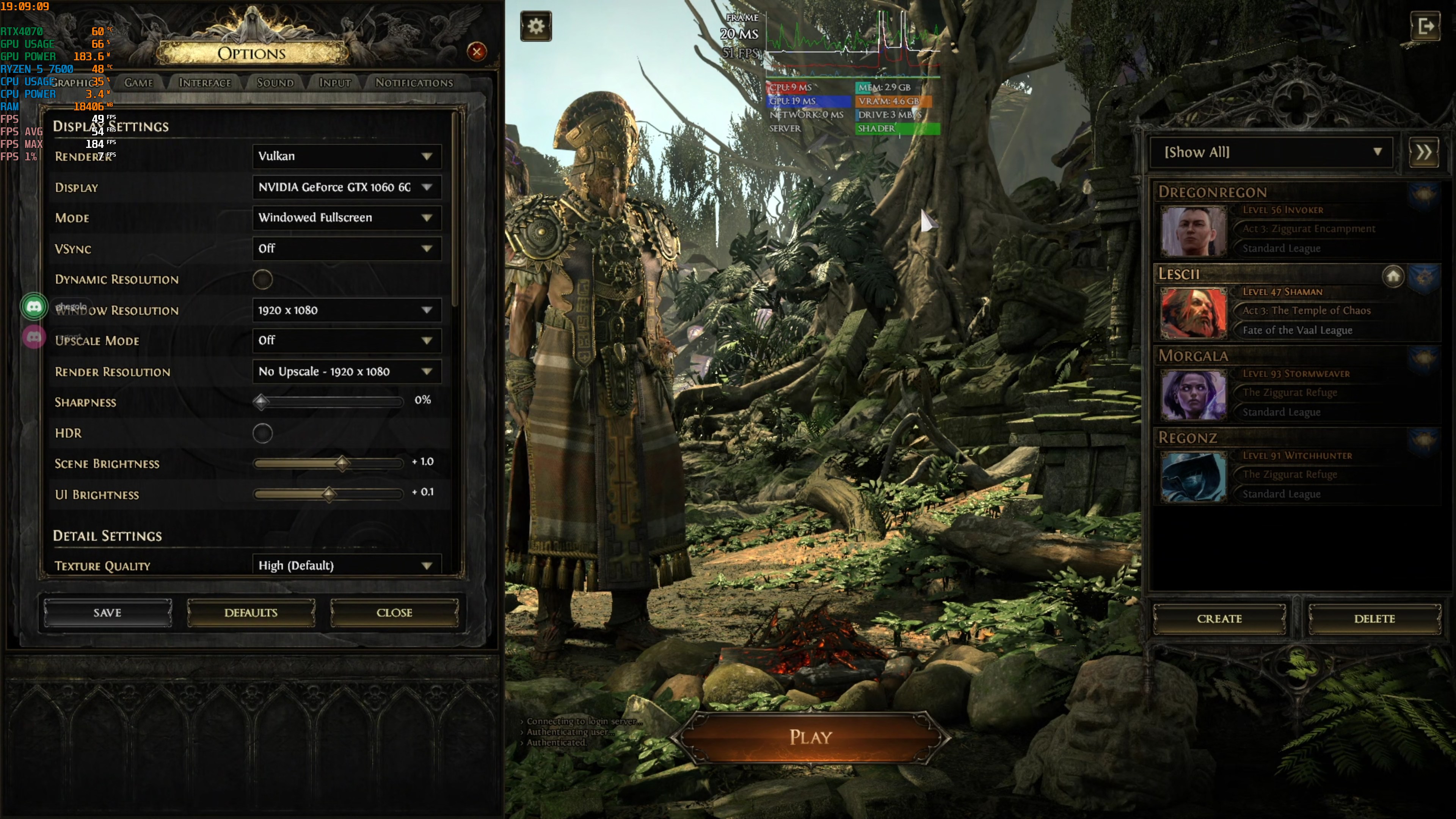Open the Renderer dropdown set to Vulkan
The width and height of the screenshot is (1456, 819).
(346, 156)
